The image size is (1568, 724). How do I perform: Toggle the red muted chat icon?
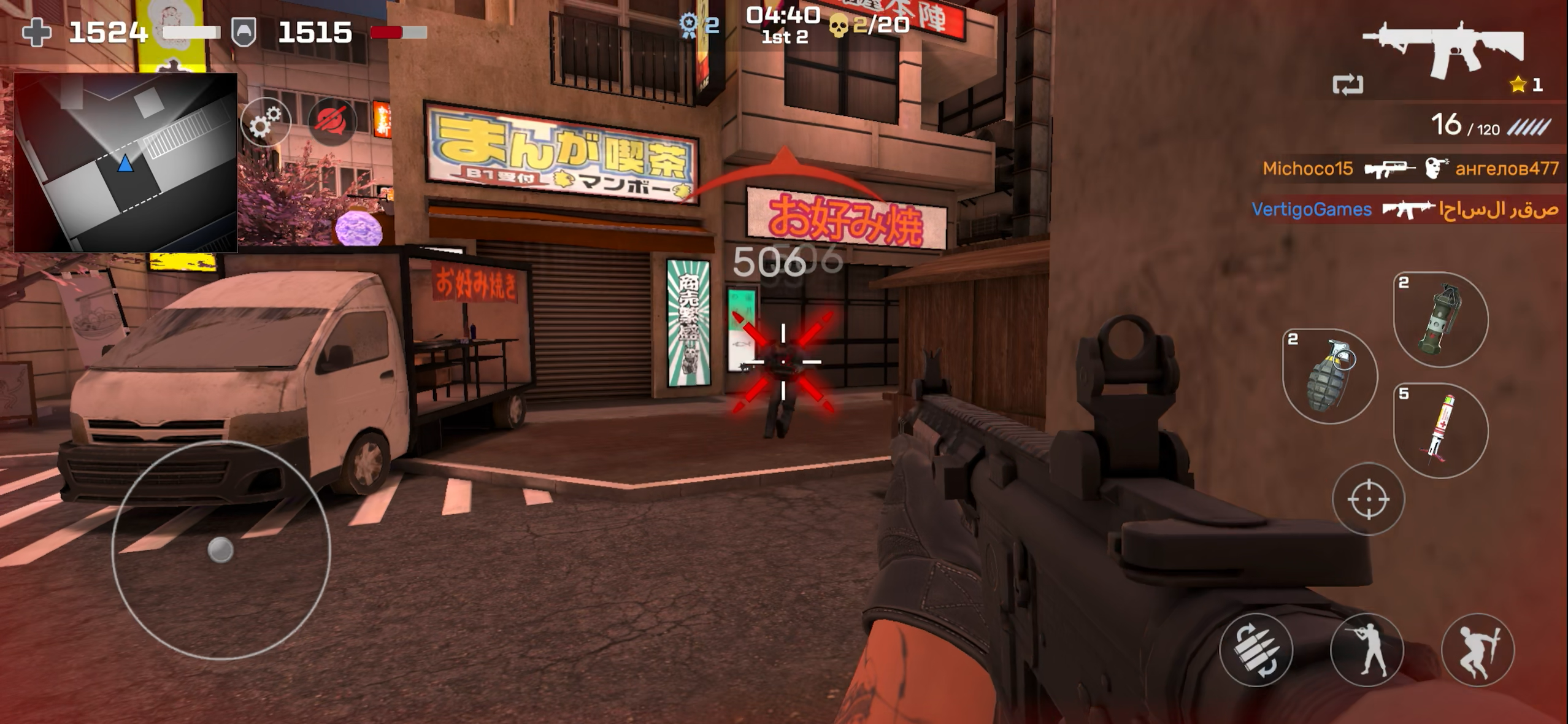332,121
